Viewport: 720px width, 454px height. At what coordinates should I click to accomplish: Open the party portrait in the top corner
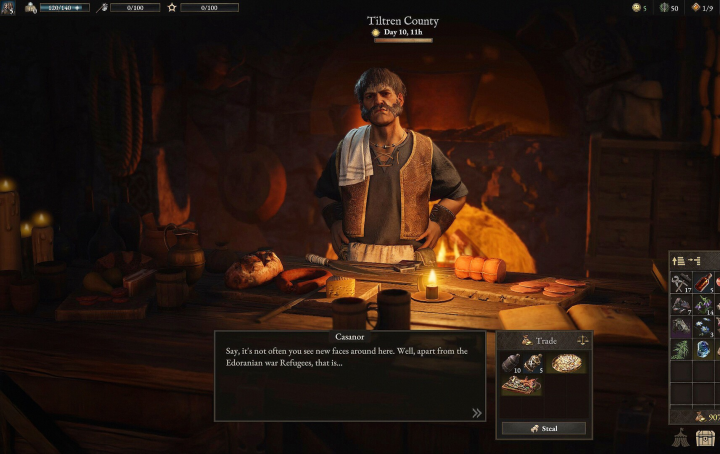tap(8, 7)
